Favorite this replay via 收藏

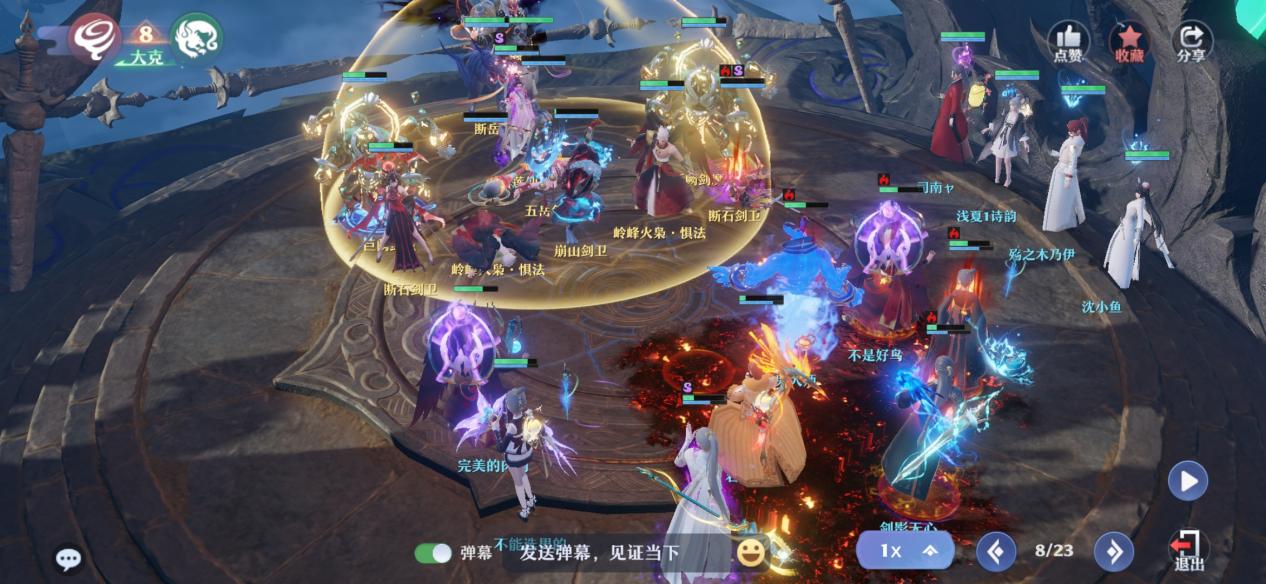(x=1129, y=42)
